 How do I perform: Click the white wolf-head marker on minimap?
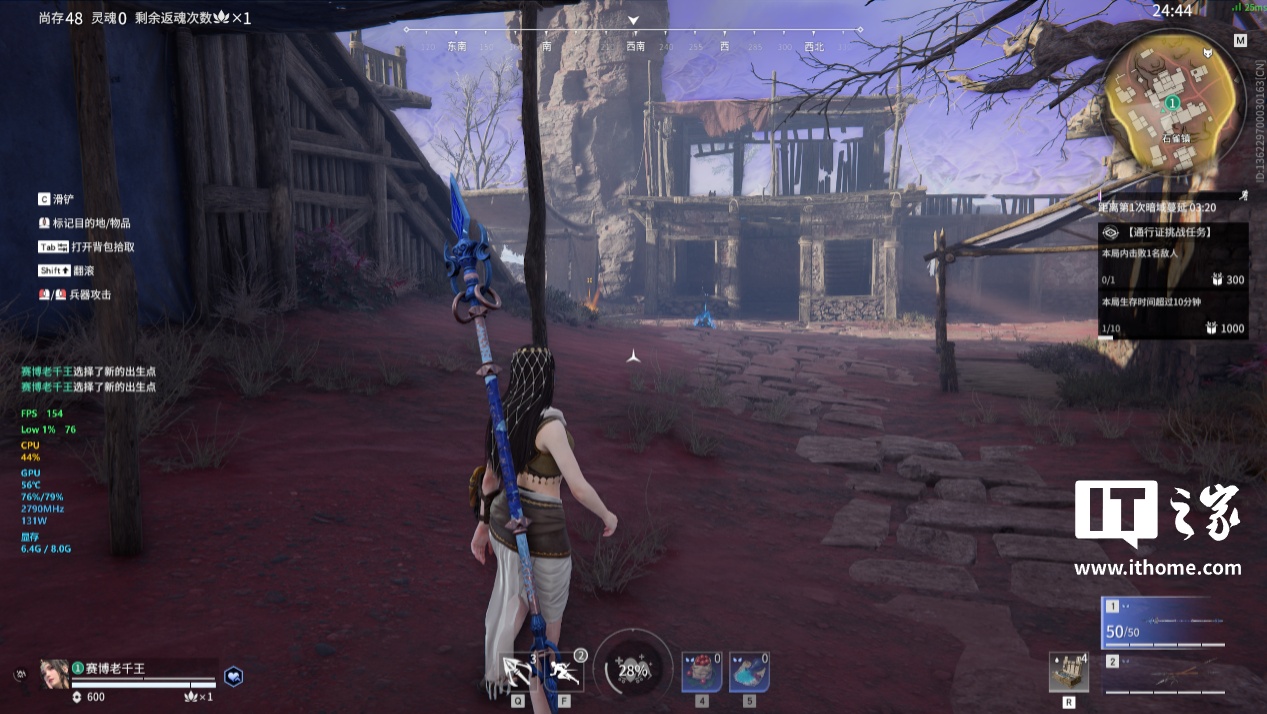[x=1208, y=53]
